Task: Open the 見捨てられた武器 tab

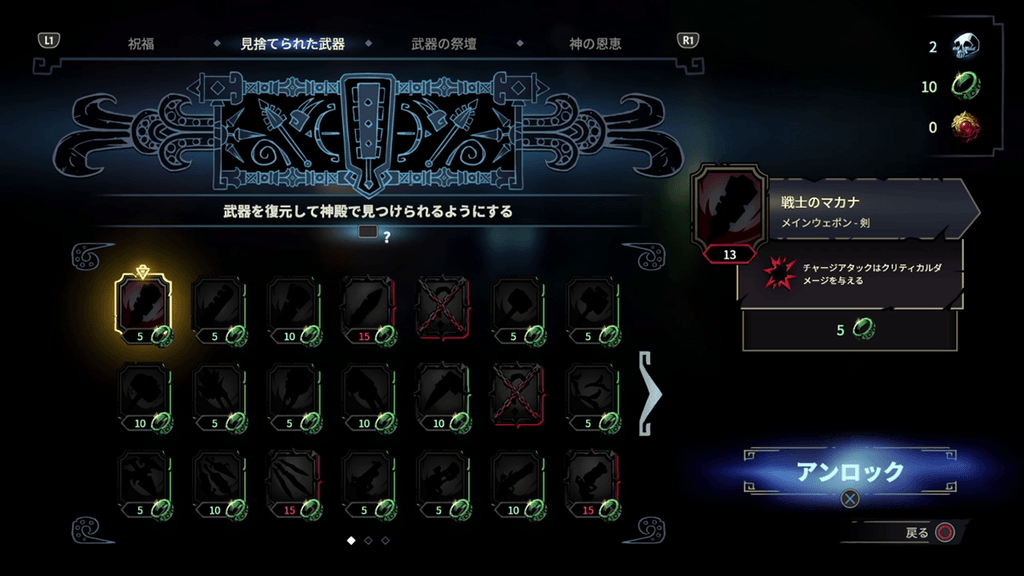Action: 292,44
